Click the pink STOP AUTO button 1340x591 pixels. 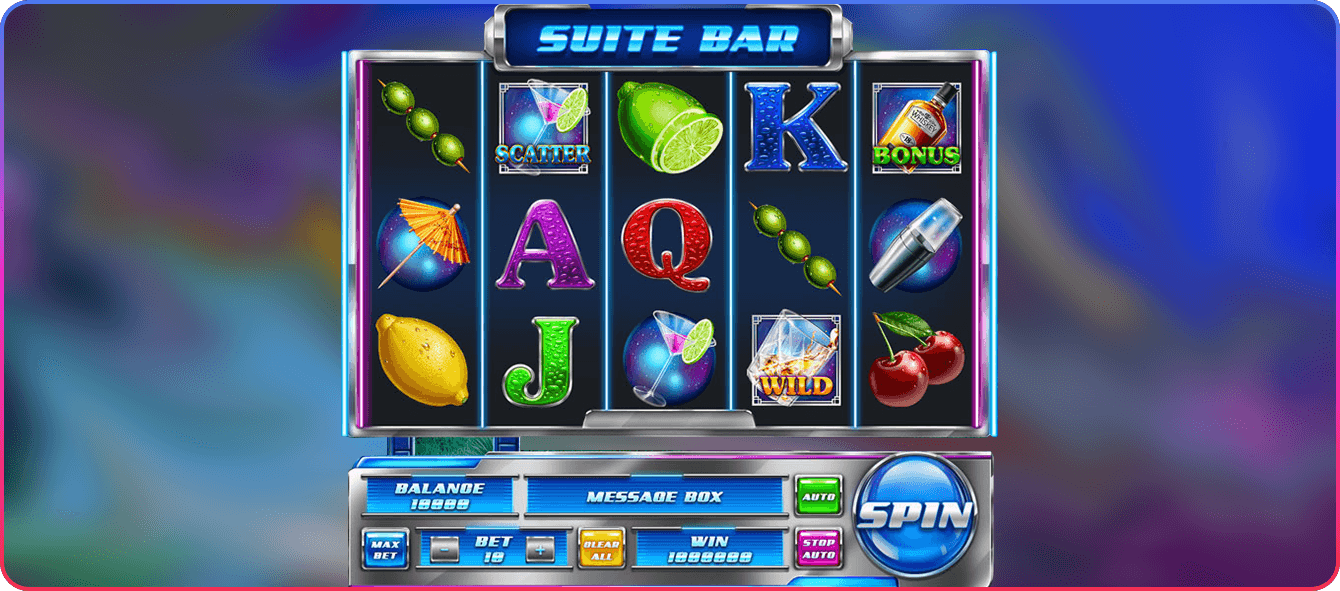click(818, 548)
